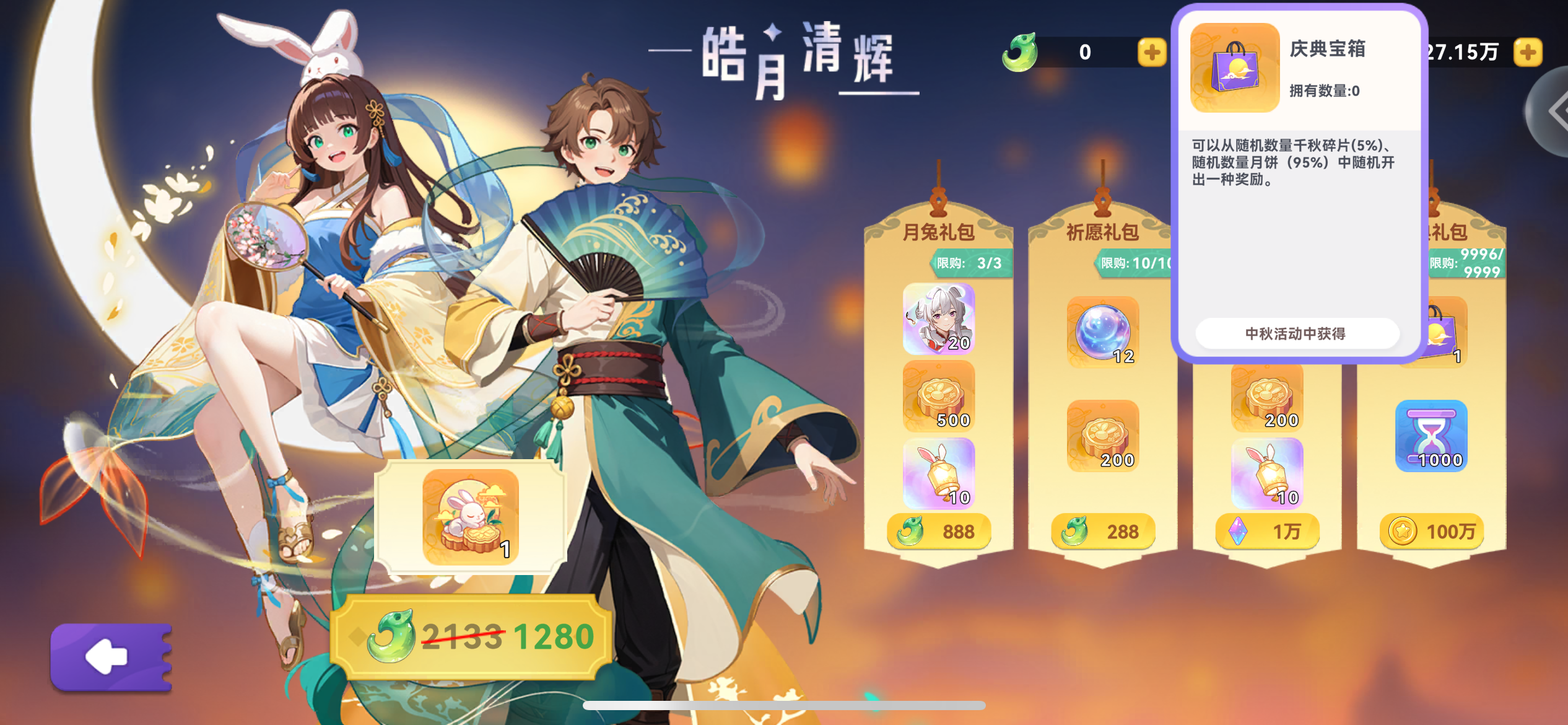Select the hourglass icon showing 1000

tap(1431, 436)
